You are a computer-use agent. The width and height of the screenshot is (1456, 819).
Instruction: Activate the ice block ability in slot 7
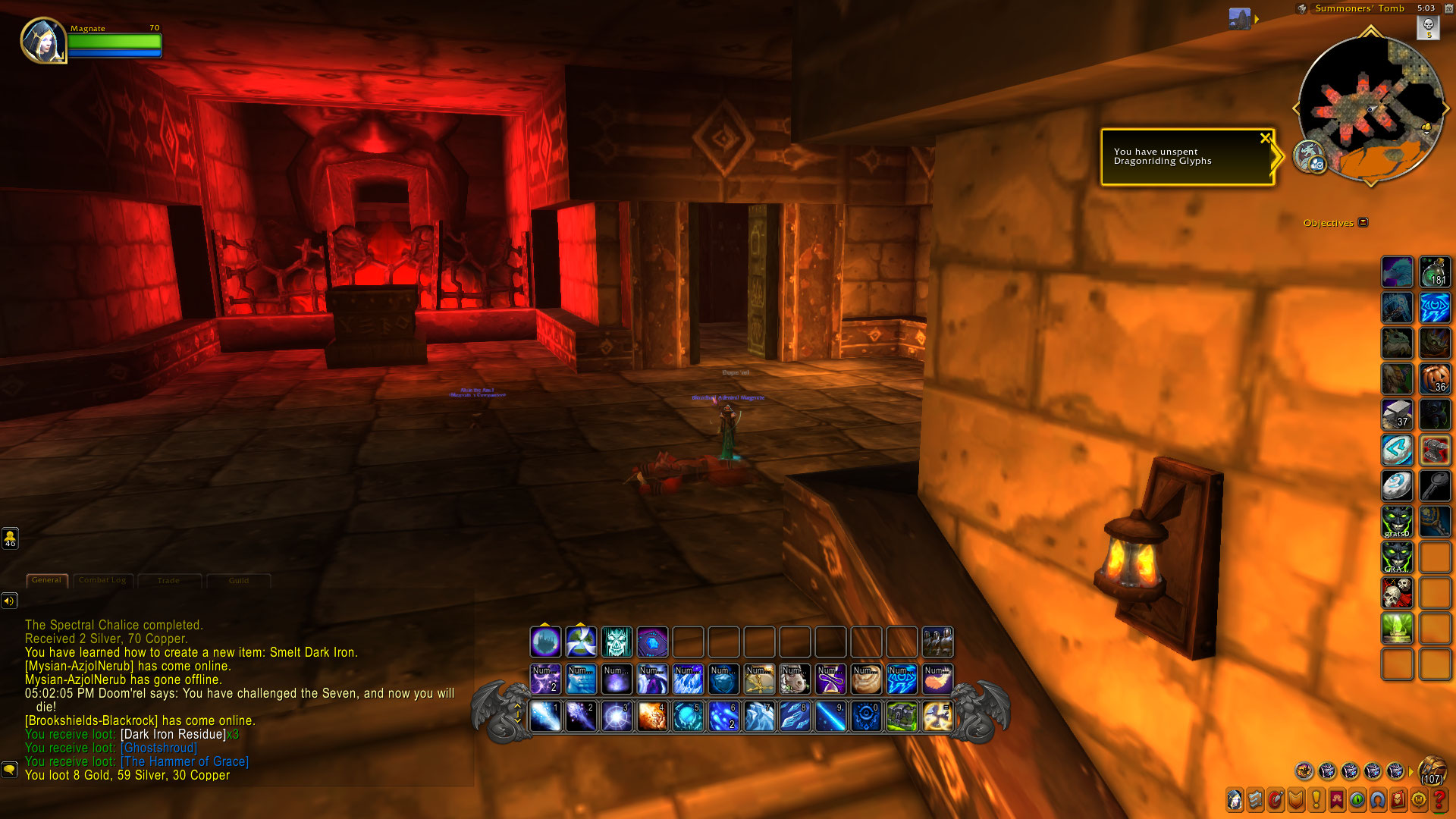coord(759,717)
